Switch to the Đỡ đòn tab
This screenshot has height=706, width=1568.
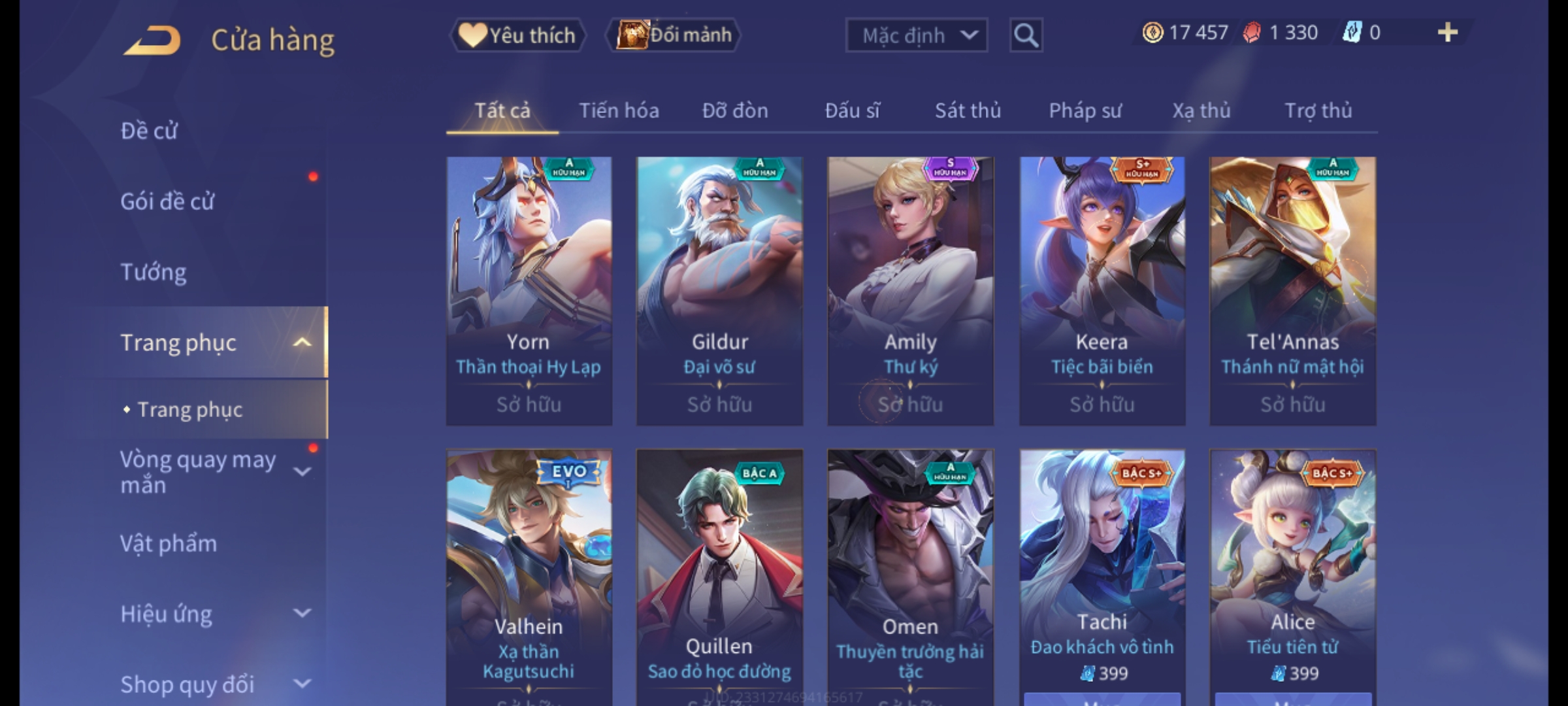(735, 110)
